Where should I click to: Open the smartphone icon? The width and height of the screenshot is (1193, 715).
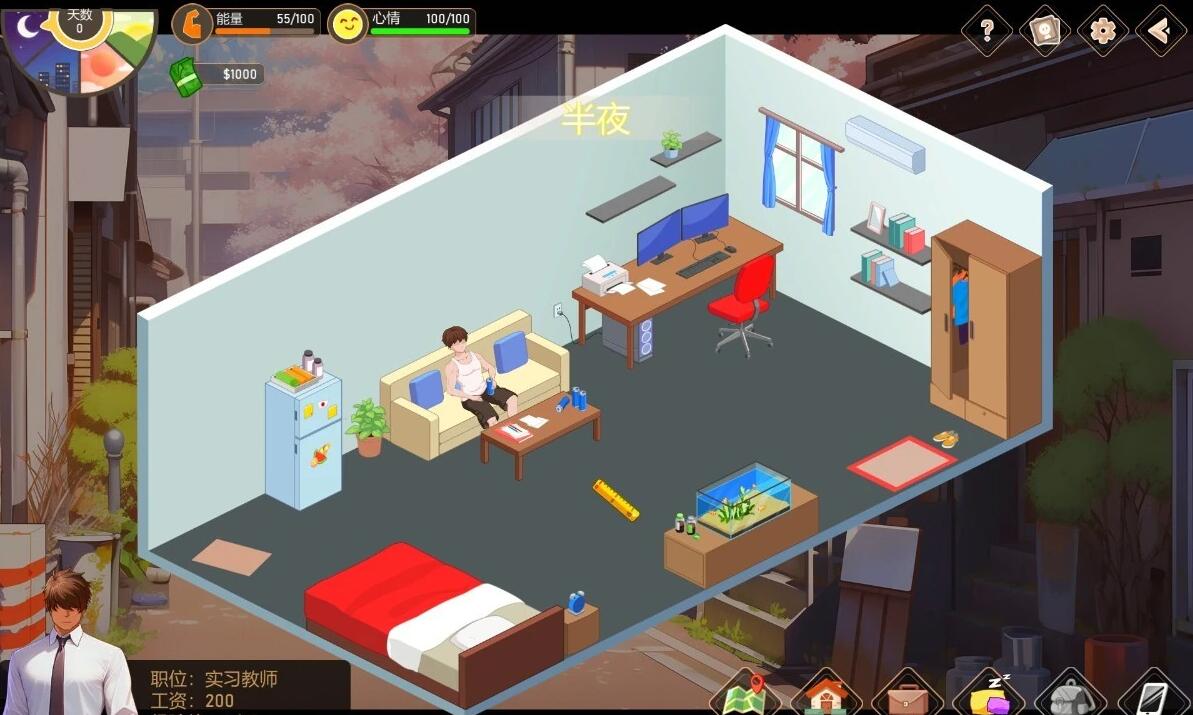[1151, 694]
